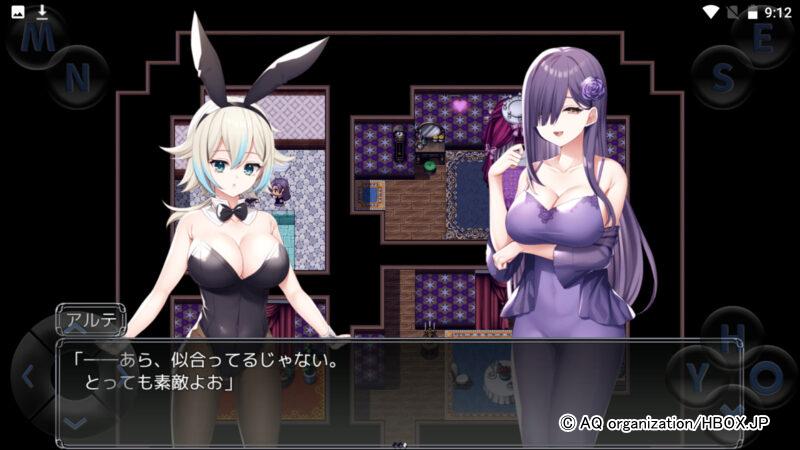Tap the d-pad down arrow

[75, 422]
